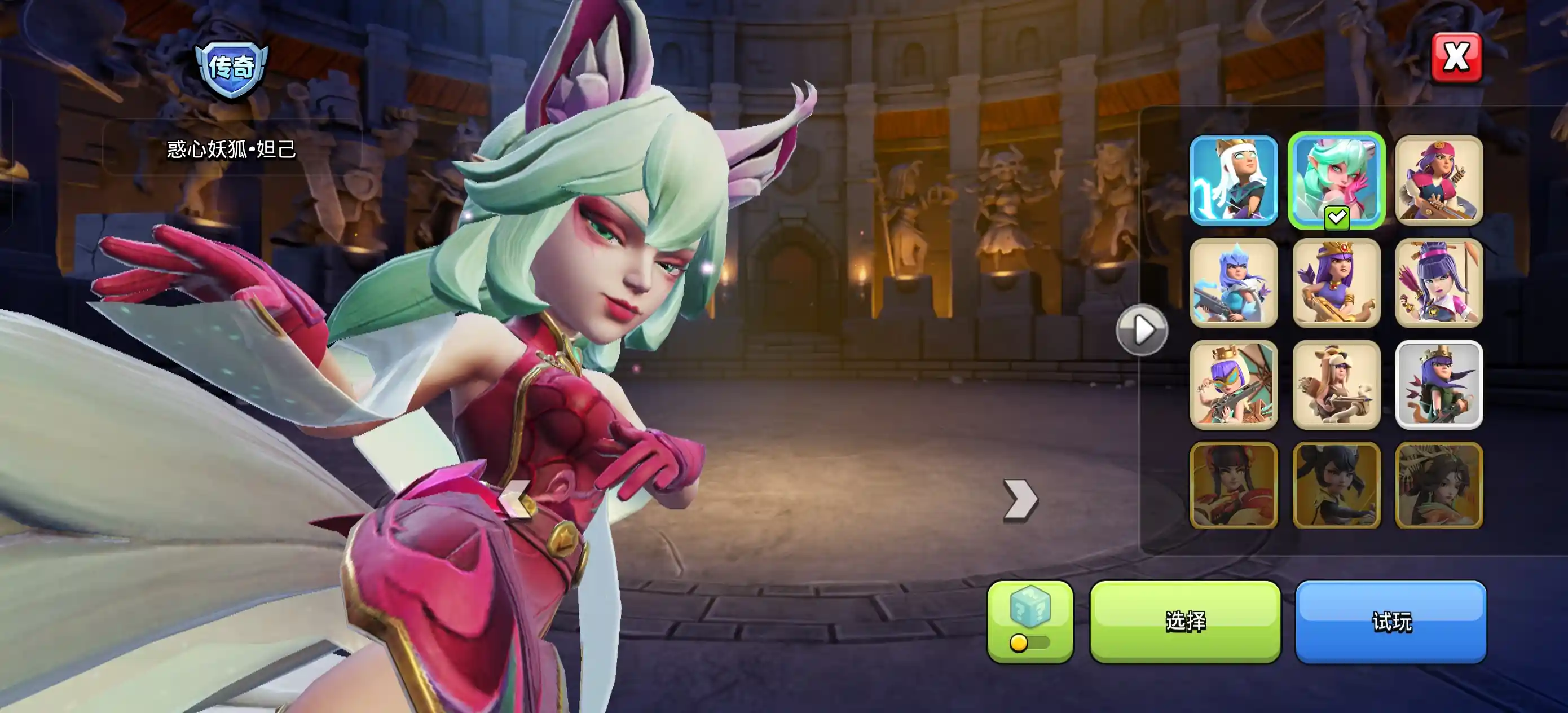This screenshot has height=713, width=1568.
Task: Click the green 选择 button
Action: (1184, 621)
